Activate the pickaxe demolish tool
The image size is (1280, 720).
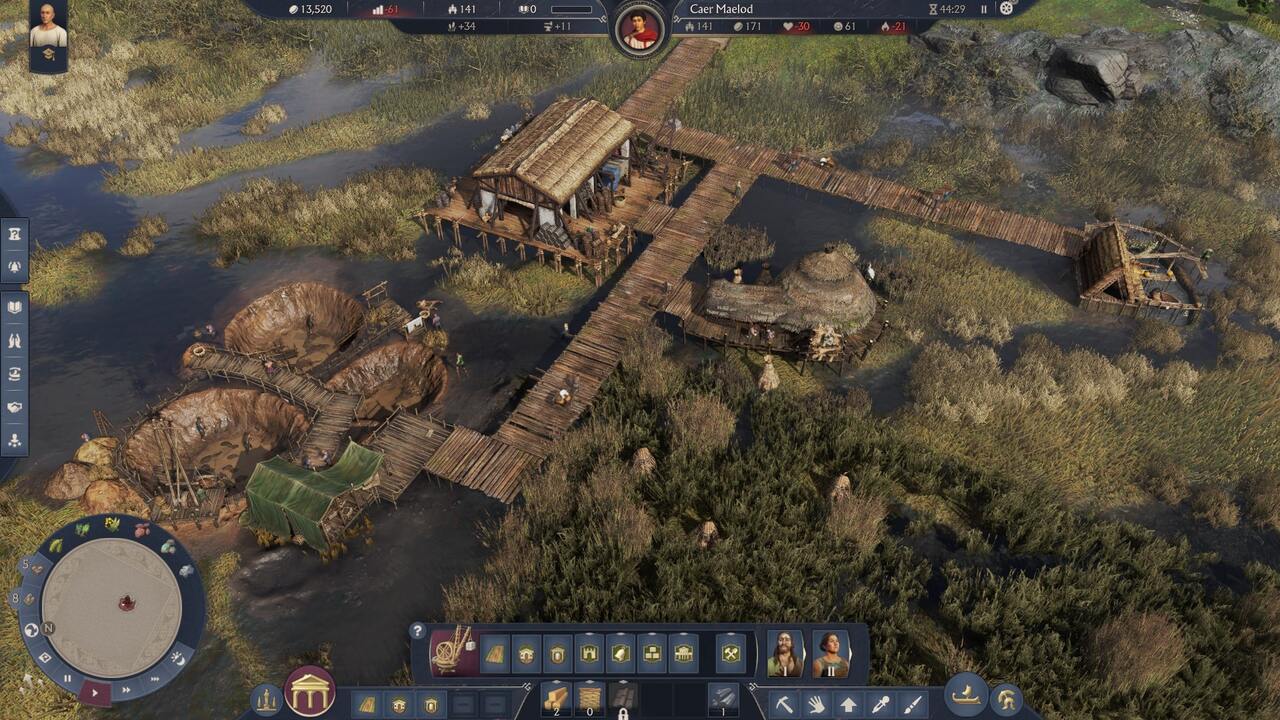click(x=784, y=704)
